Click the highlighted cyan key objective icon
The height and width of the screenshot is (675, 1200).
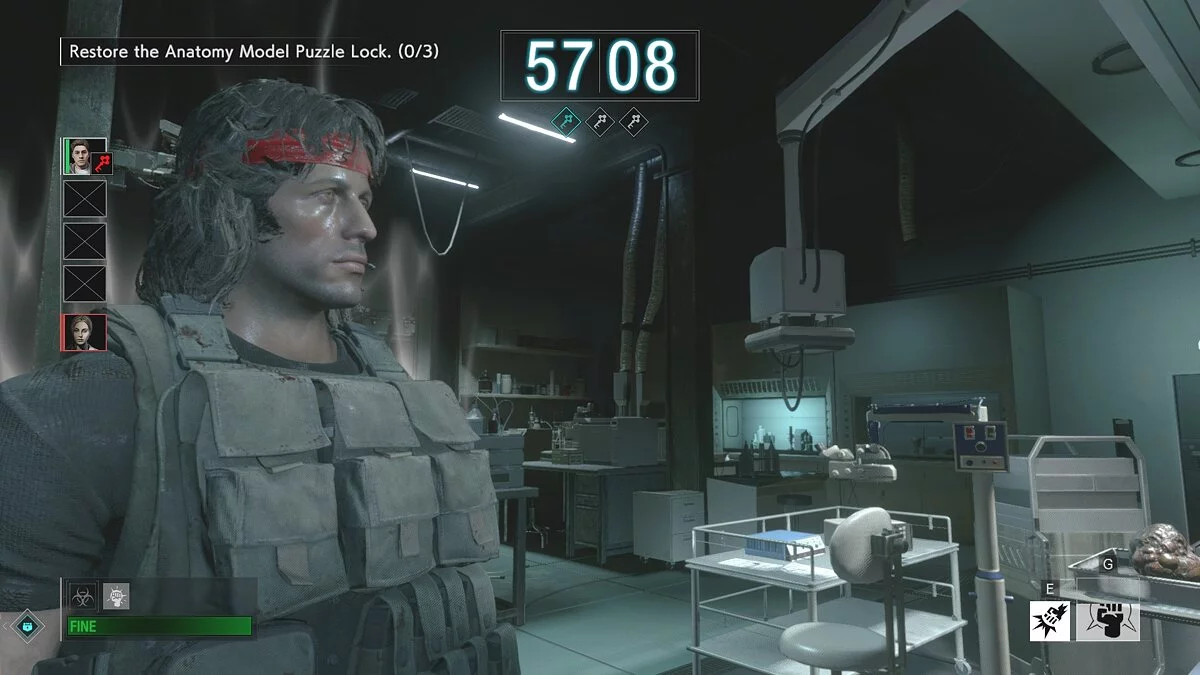pyautogui.click(x=566, y=123)
